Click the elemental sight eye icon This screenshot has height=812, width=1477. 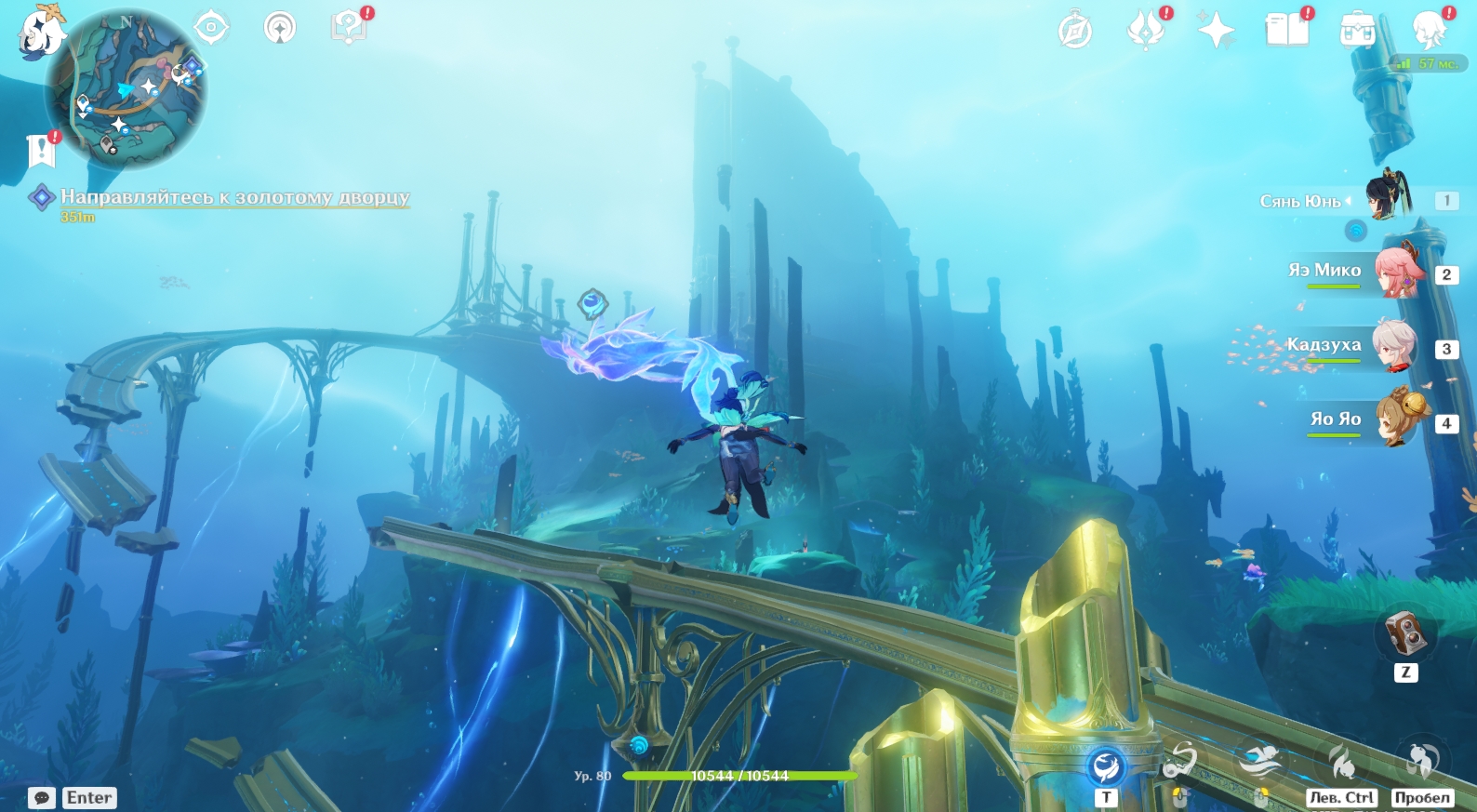click(211, 27)
